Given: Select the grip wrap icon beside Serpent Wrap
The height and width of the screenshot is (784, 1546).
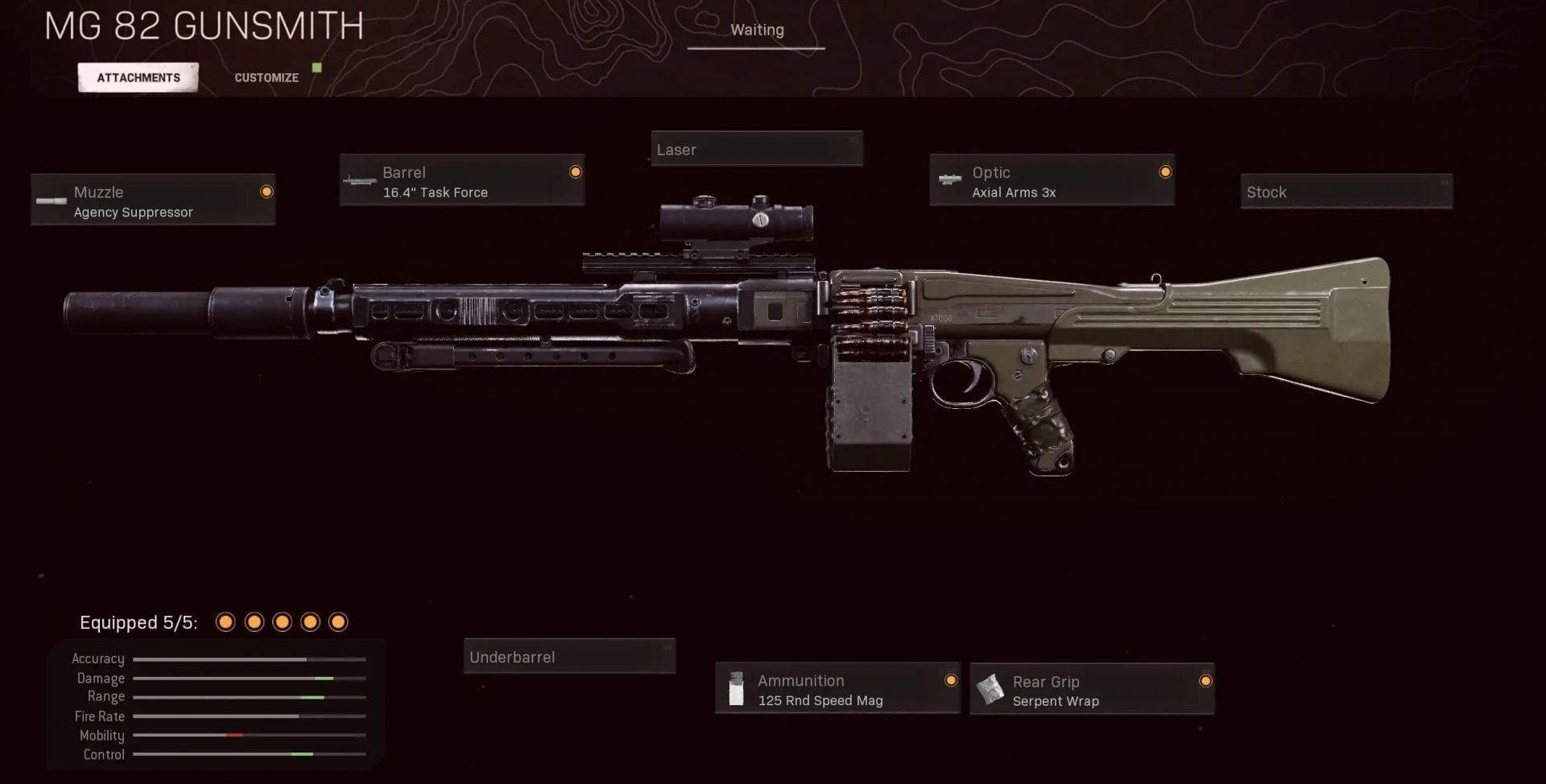Looking at the screenshot, I should tap(990, 690).
